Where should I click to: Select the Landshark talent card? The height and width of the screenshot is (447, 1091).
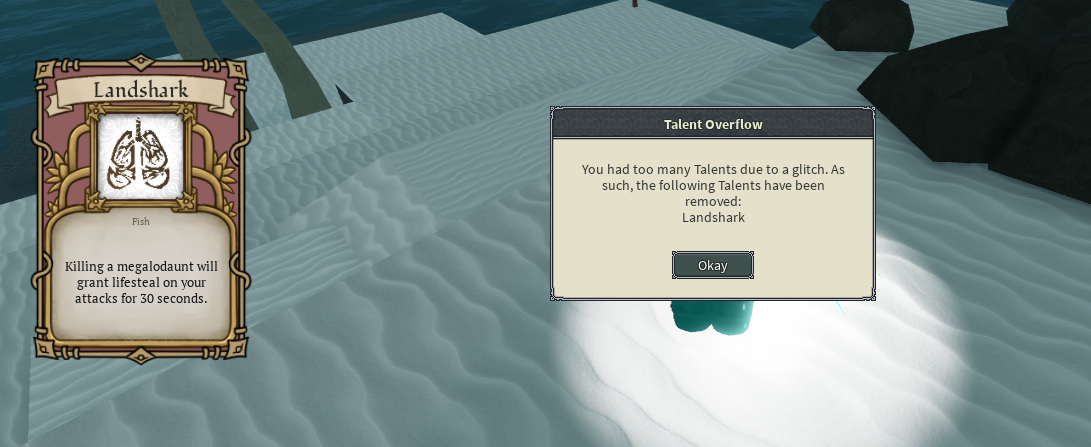(141, 208)
